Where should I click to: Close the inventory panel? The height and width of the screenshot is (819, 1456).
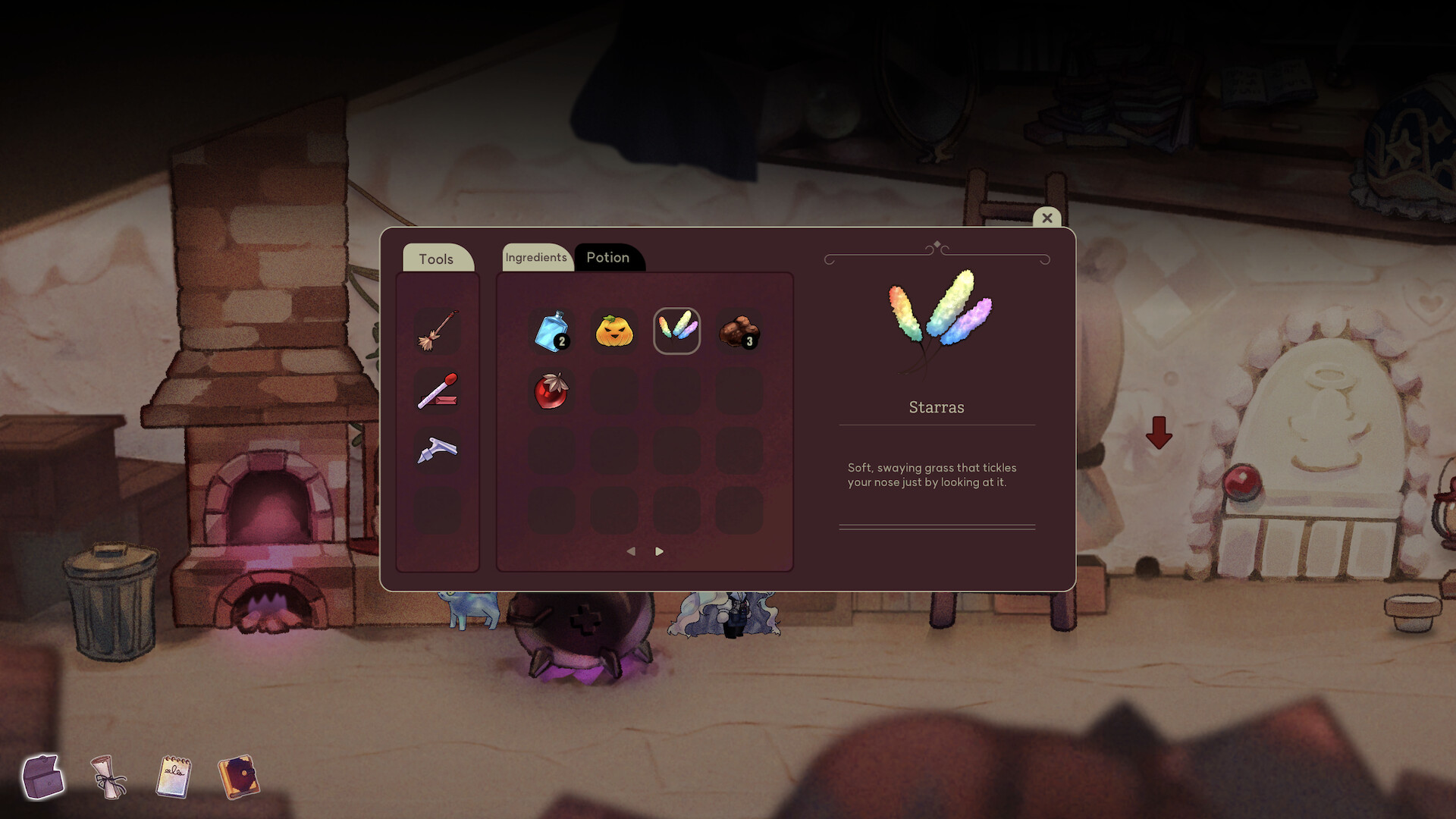[1047, 218]
